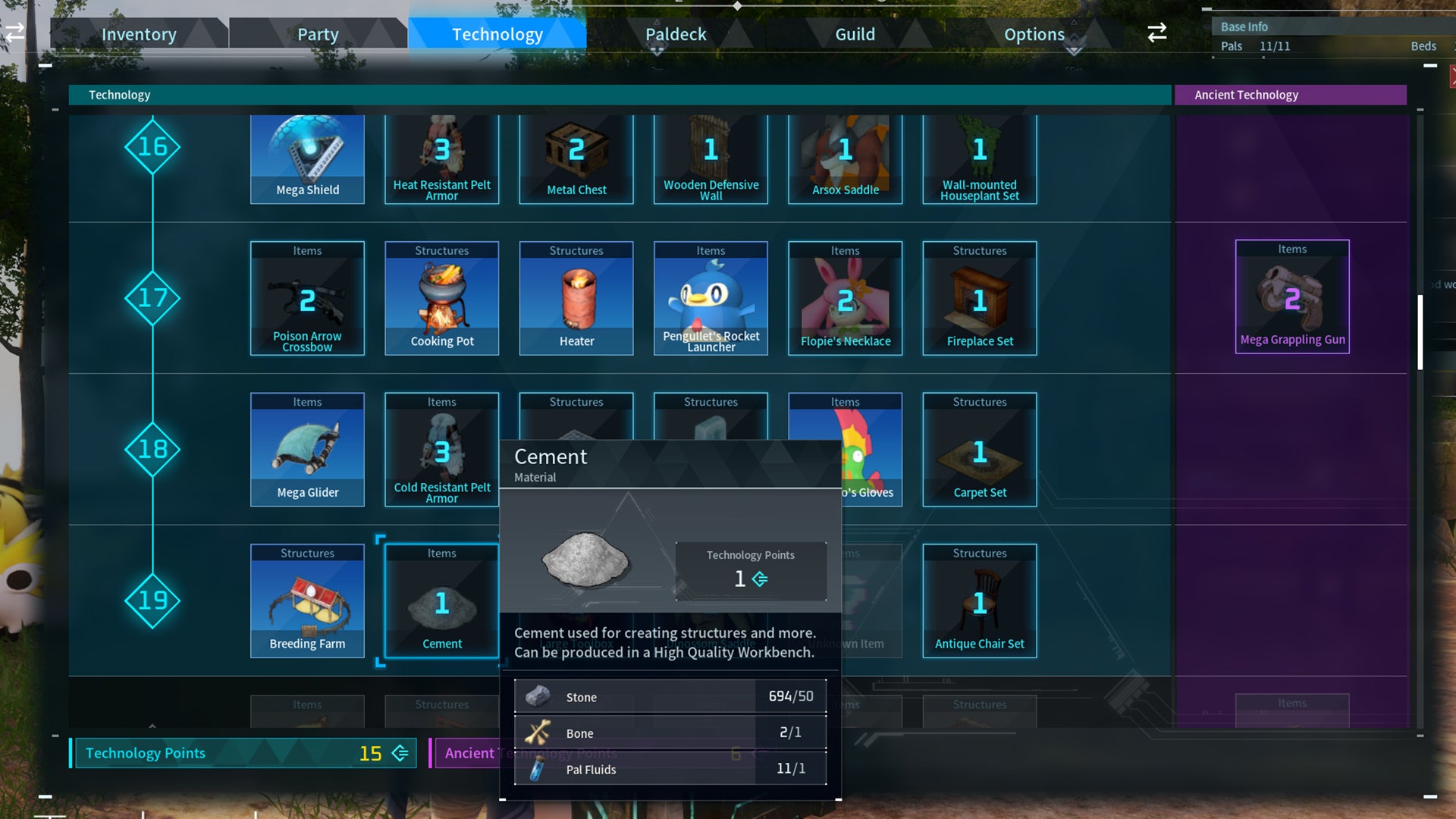This screenshot has width=1456, height=819.
Task: Select the Flopie's Necklace item
Action: click(845, 300)
